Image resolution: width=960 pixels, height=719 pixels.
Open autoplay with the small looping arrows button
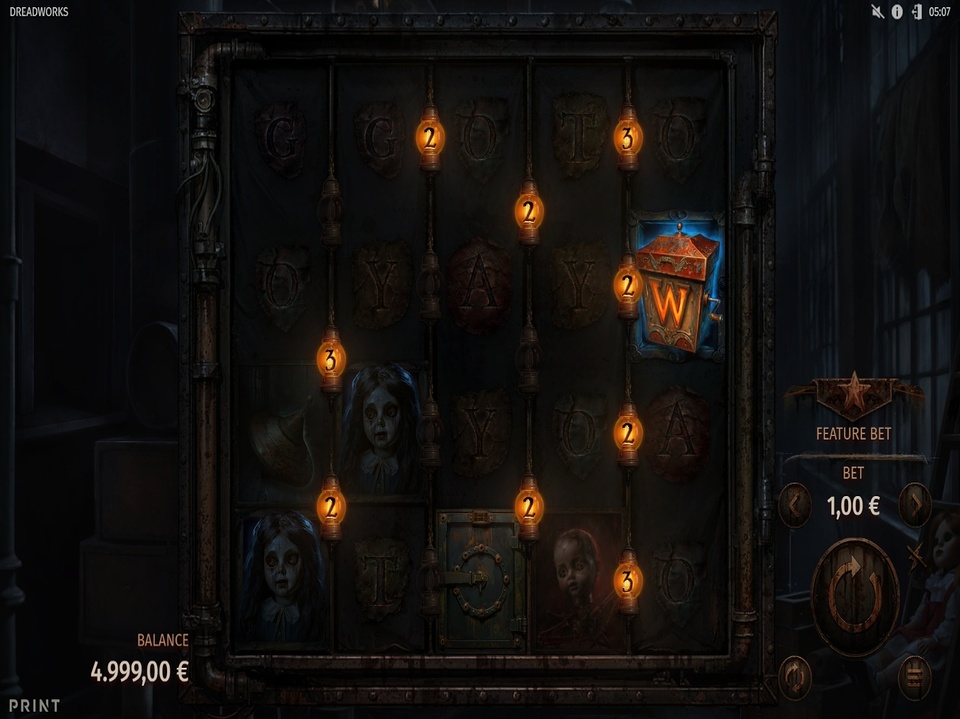[794, 677]
